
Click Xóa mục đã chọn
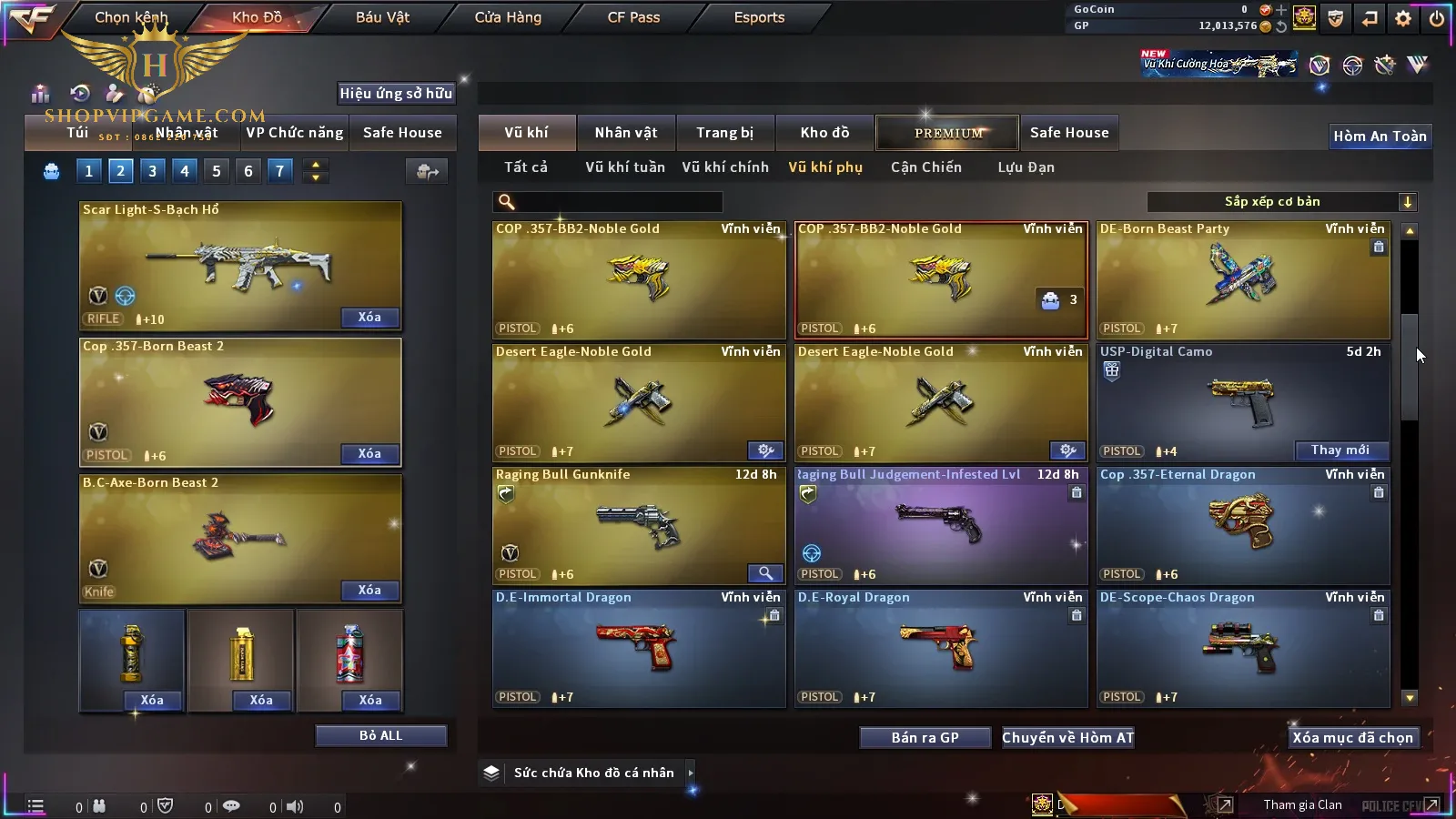click(1352, 738)
